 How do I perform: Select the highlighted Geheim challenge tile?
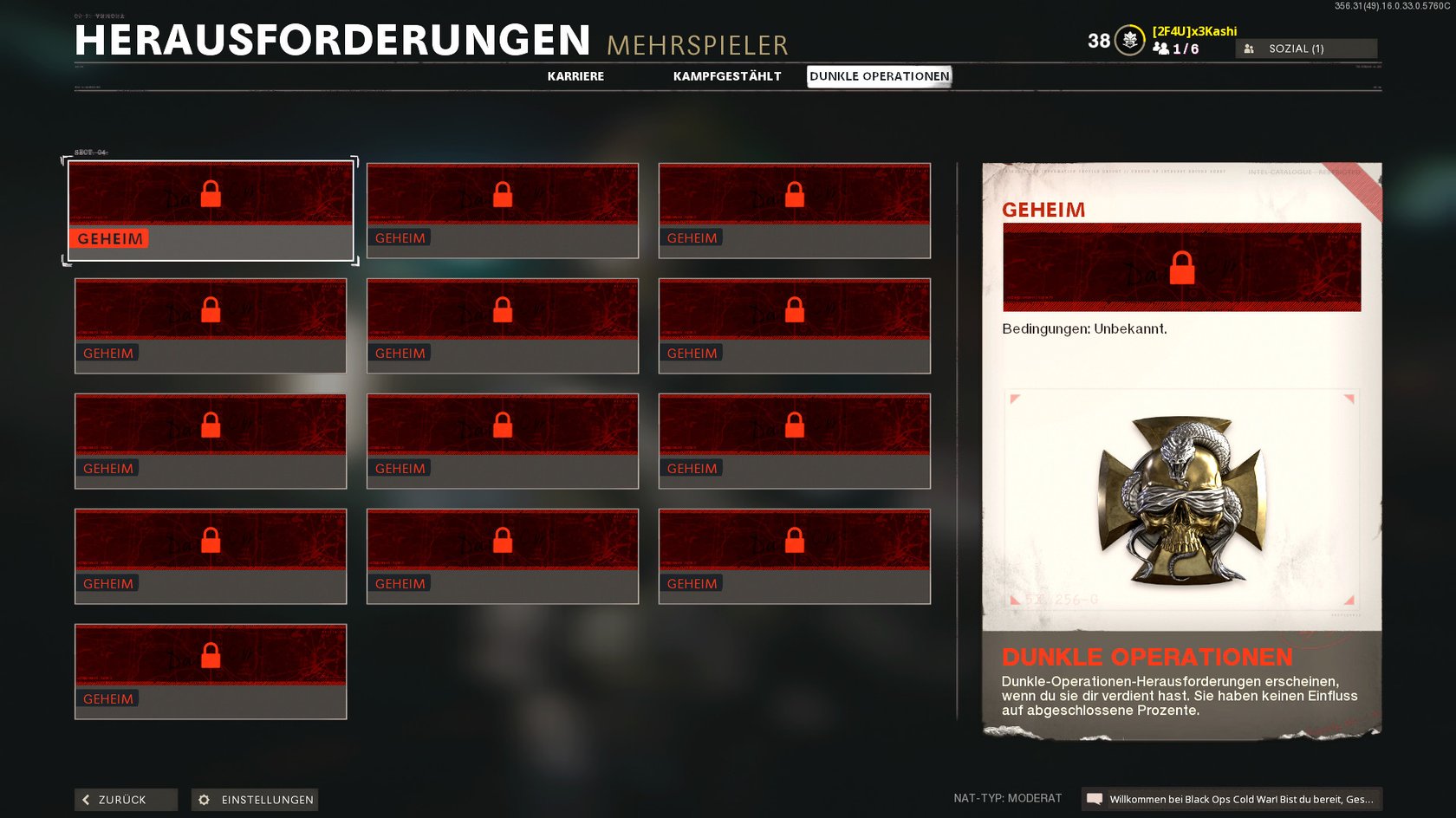pyautogui.click(x=211, y=211)
